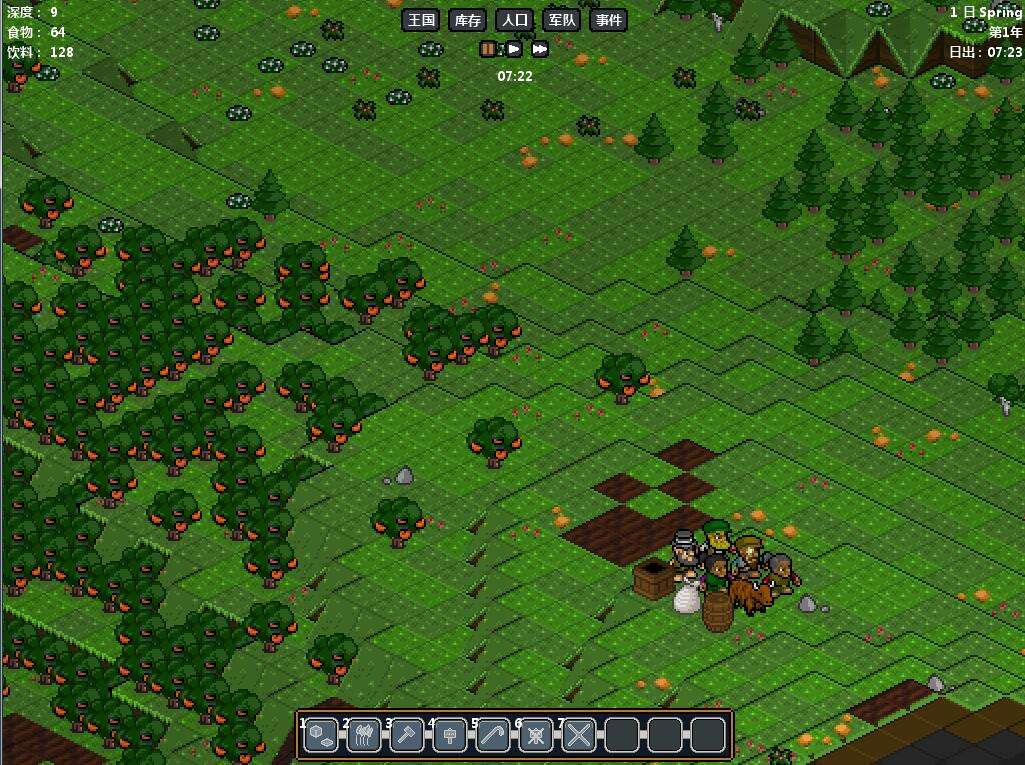The image size is (1025, 765).
Task: Pick the signpost tool in slot 4
Action: tap(450, 736)
